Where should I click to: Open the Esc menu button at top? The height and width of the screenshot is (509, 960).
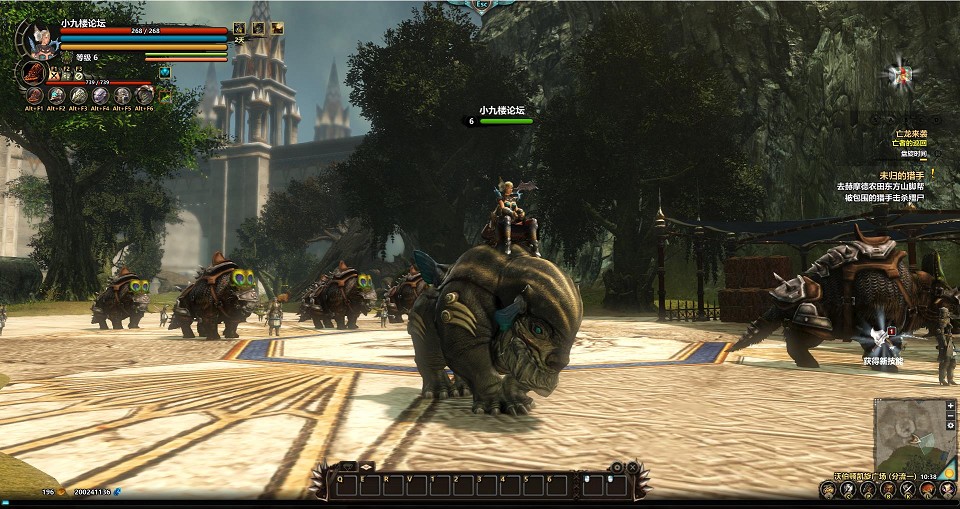(x=481, y=5)
